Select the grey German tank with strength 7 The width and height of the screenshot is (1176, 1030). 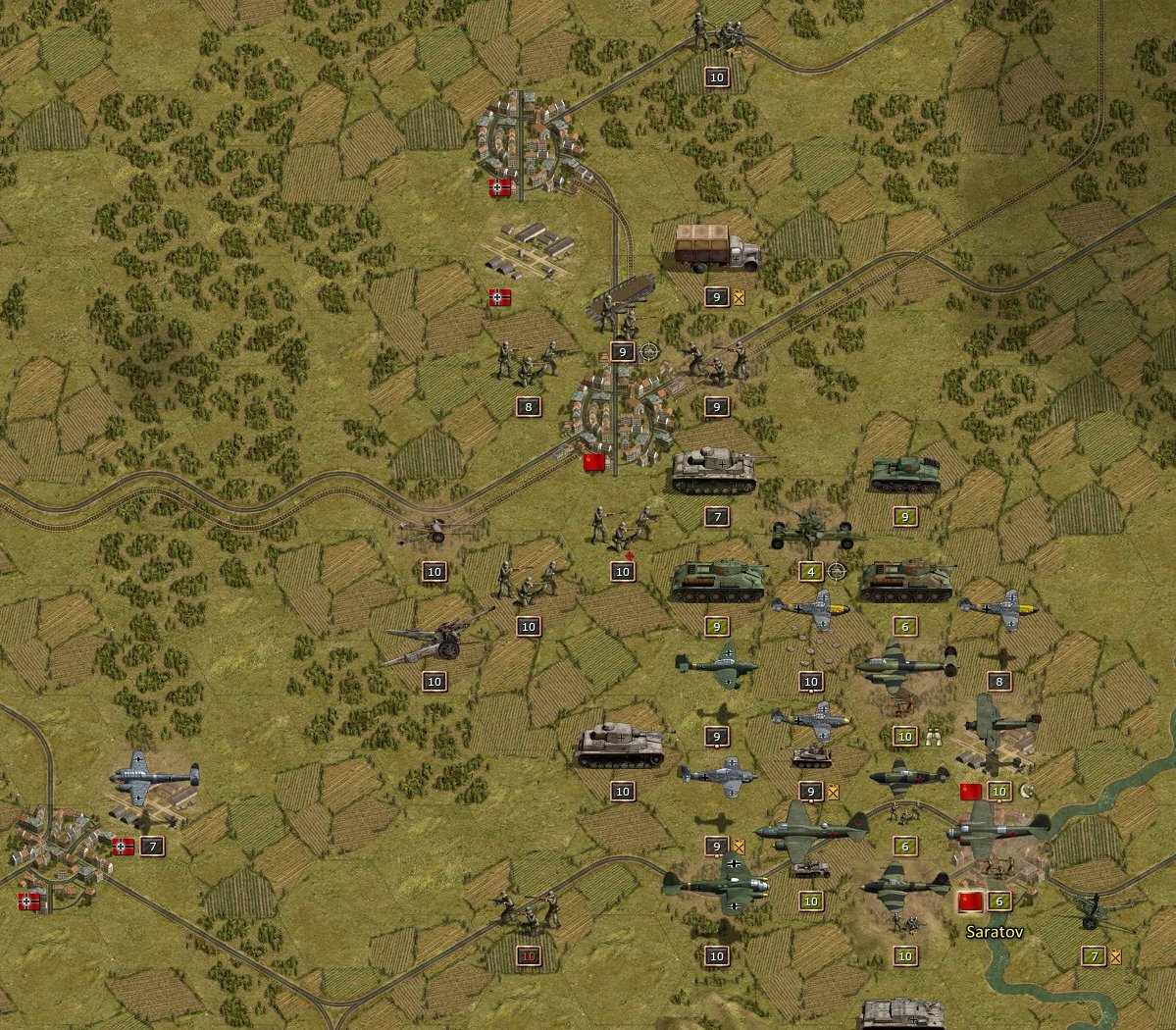tap(716, 473)
